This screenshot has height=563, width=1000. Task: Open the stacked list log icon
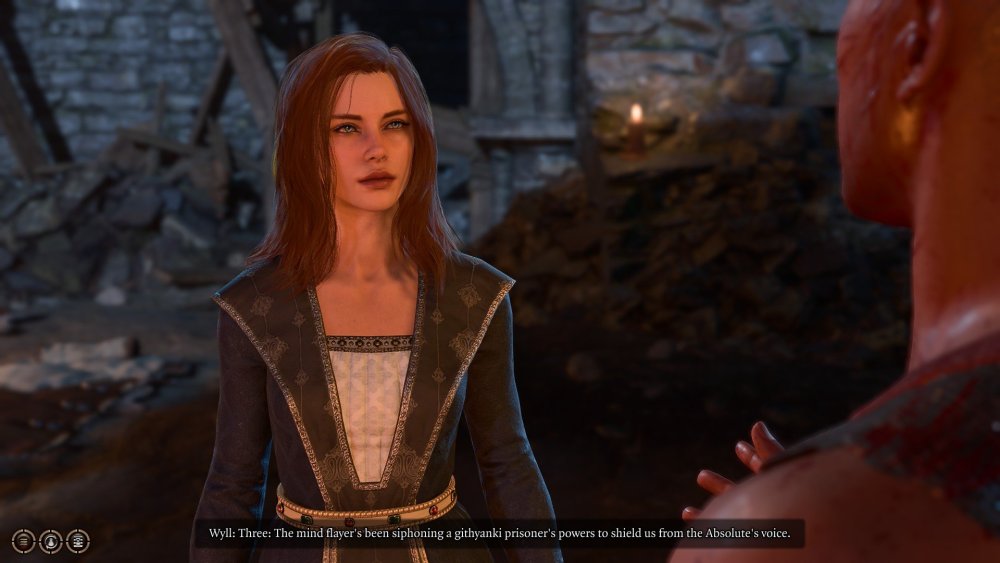[x=78, y=541]
